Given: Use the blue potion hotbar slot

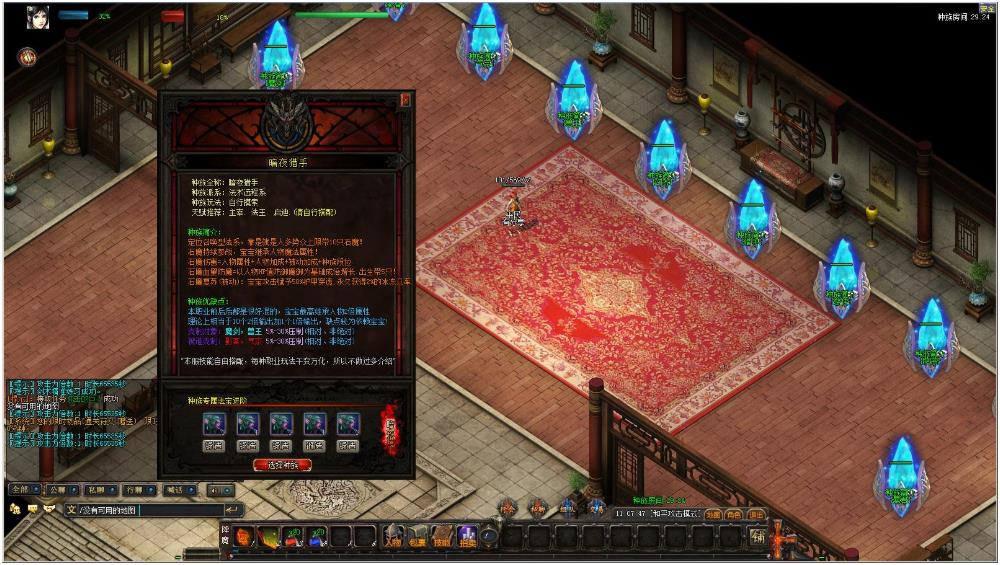Looking at the screenshot, I should click(317, 537).
